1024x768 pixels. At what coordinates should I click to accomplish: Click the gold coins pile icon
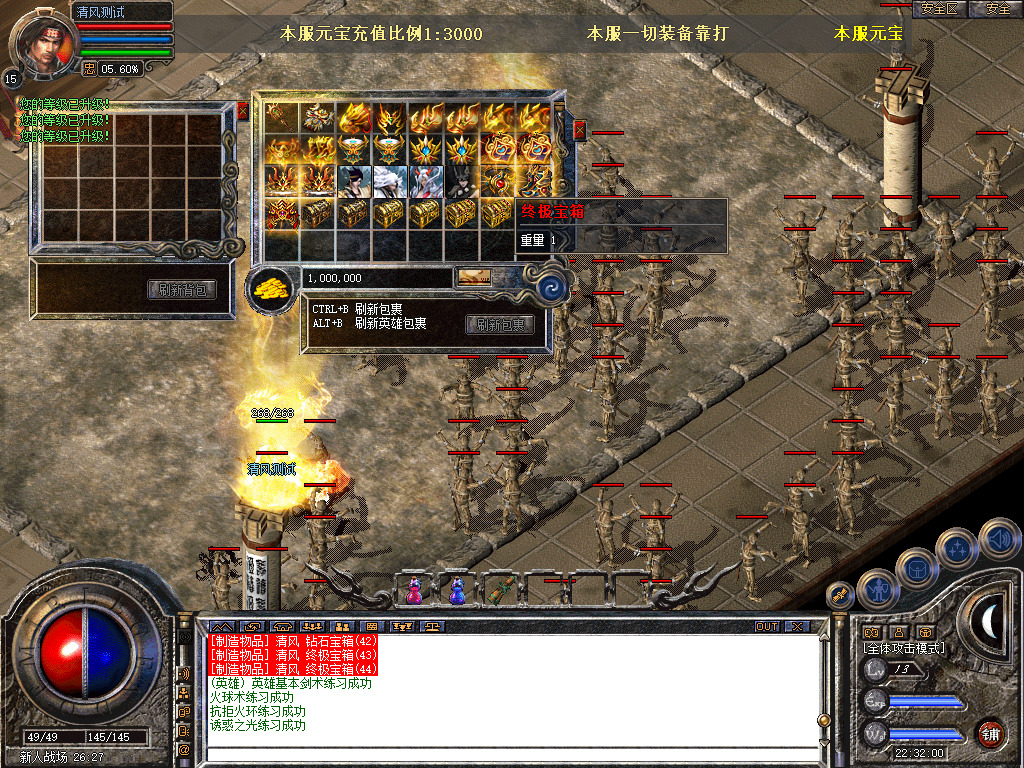[270, 288]
